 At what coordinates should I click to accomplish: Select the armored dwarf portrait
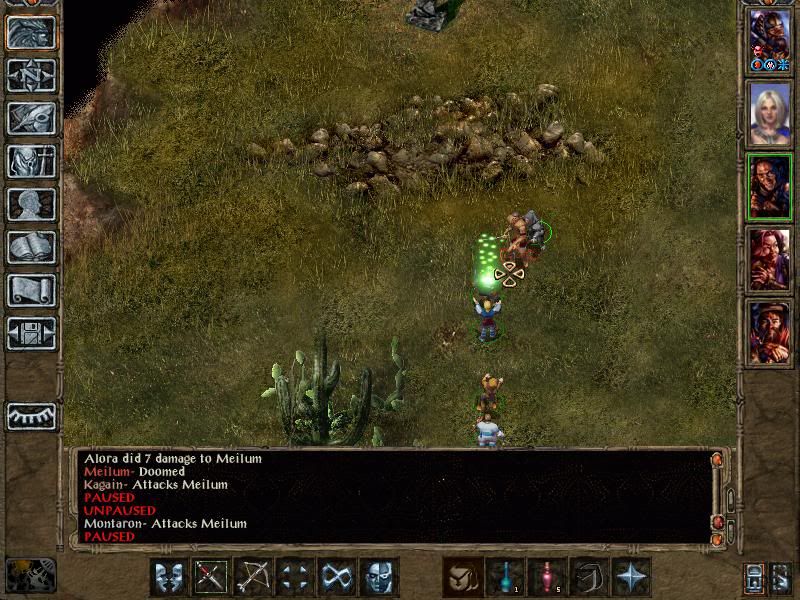(770, 40)
